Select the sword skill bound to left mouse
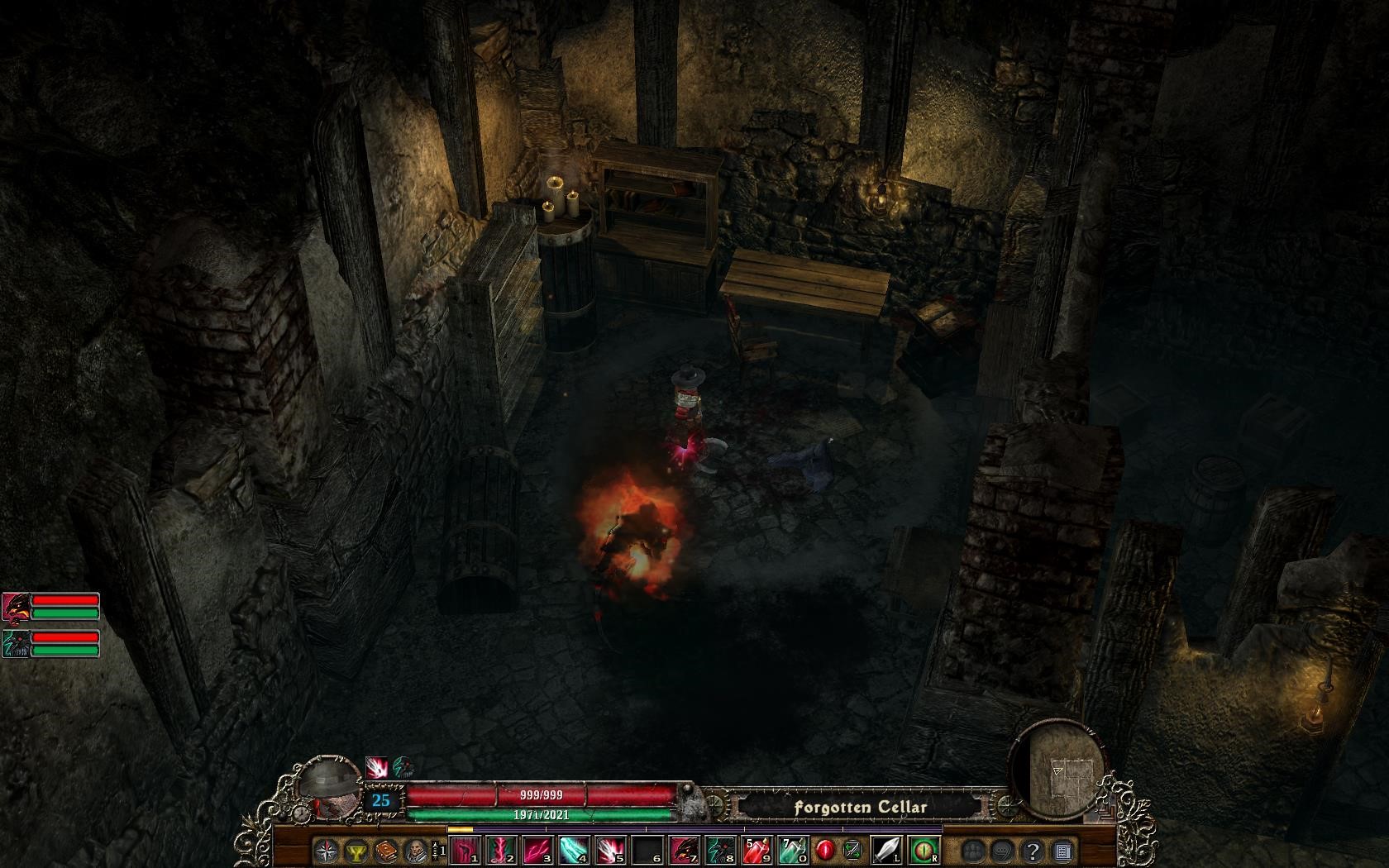The width and height of the screenshot is (1389, 868). click(x=886, y=851)
